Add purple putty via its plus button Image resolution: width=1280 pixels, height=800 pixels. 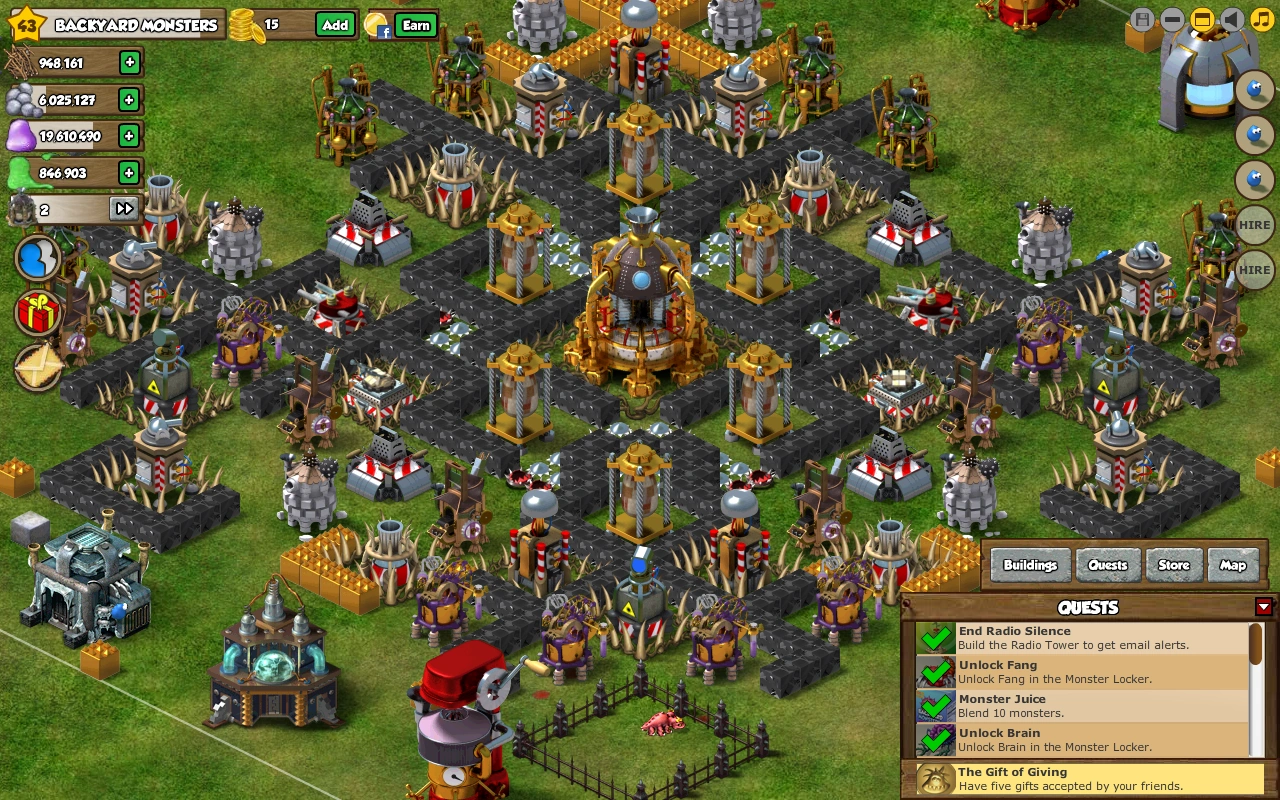coord(129,135)
